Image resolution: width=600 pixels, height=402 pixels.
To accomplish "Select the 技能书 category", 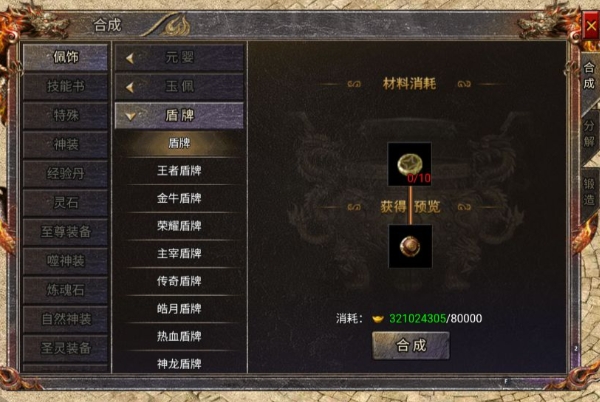I will [x=66, y=86].
